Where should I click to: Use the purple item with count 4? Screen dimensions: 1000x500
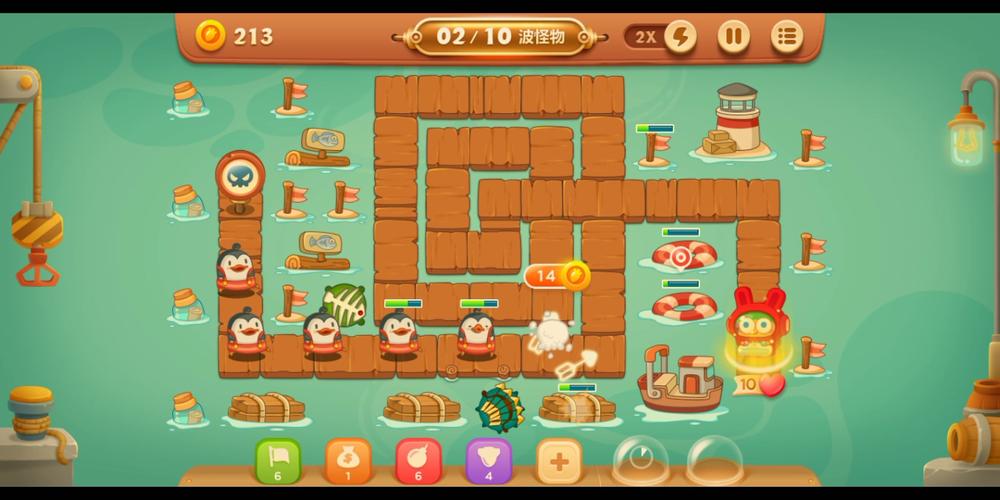(489, 461)
